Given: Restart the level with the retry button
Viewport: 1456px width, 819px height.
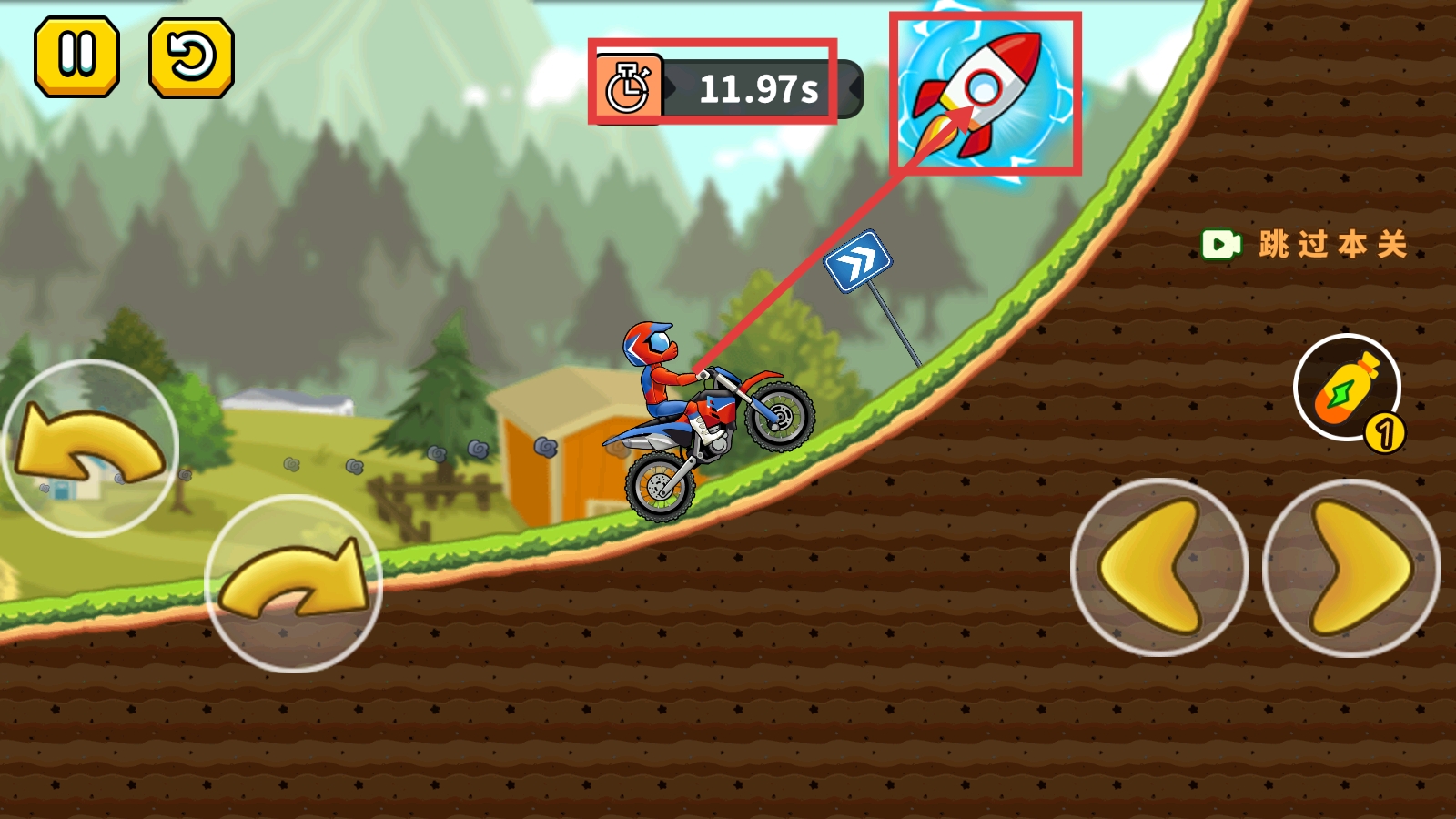Looking at the screenshot, I should [x=191, y=56].
